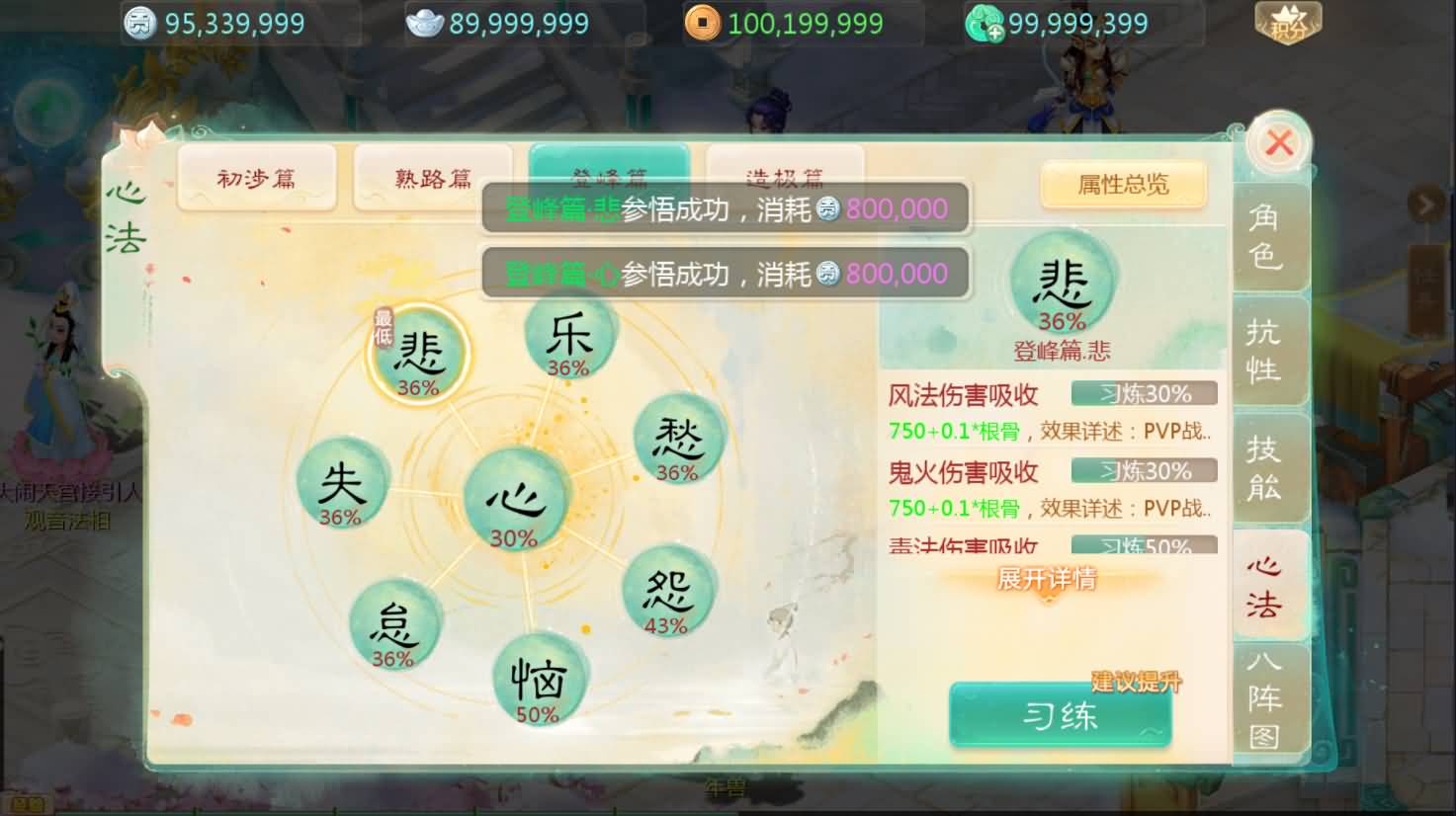1456x816 pixels.
Task: Switch to the 造极篇 tab
Action: (x=784, y=178)
